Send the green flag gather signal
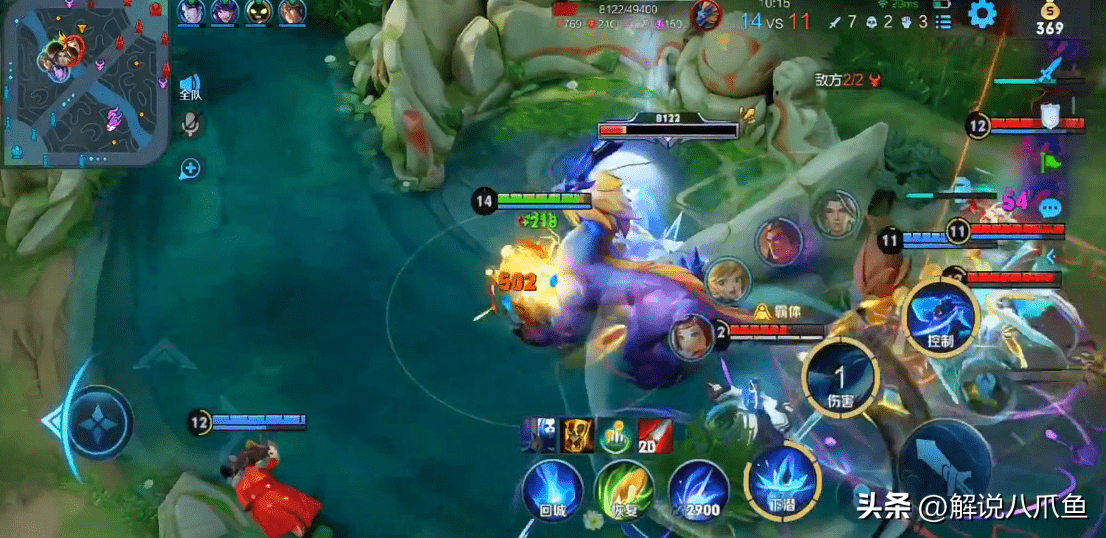The width and height of the screenshot is (1106, 538). coord(1049,160)
